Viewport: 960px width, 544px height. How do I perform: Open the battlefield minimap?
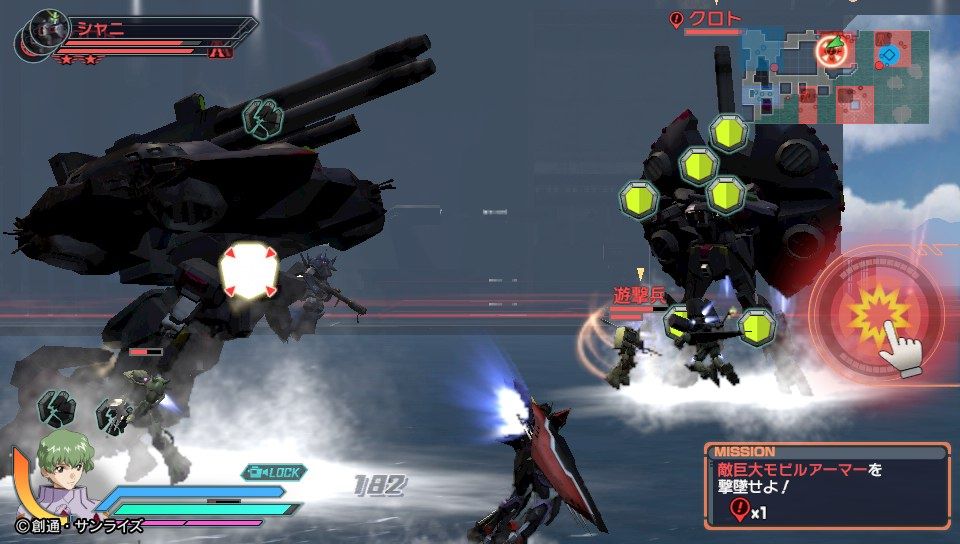pos(836,76)
